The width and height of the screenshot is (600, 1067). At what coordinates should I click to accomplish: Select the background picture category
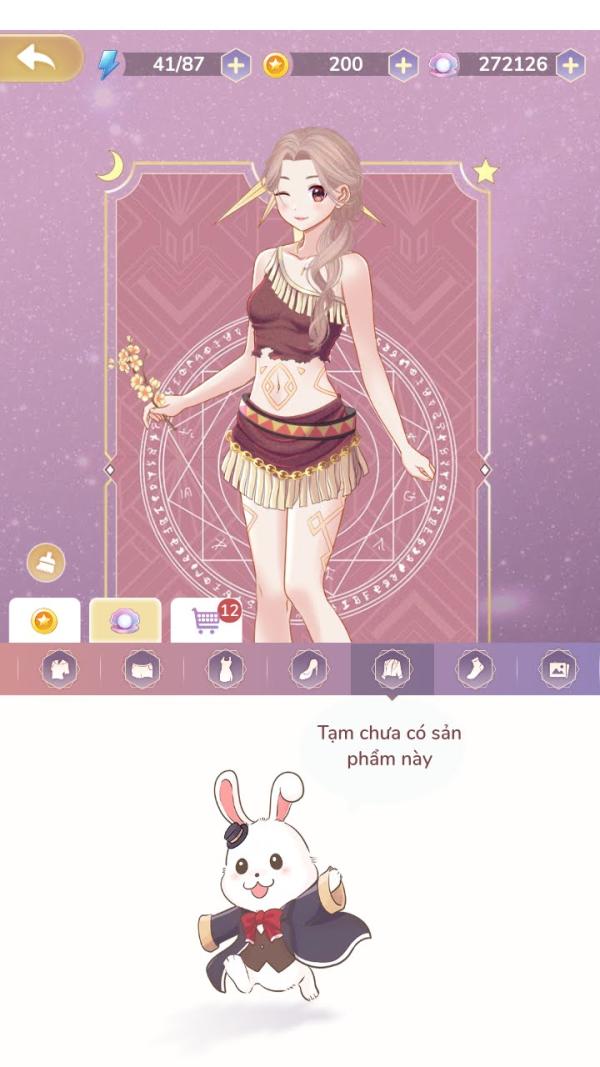point(557,669)
